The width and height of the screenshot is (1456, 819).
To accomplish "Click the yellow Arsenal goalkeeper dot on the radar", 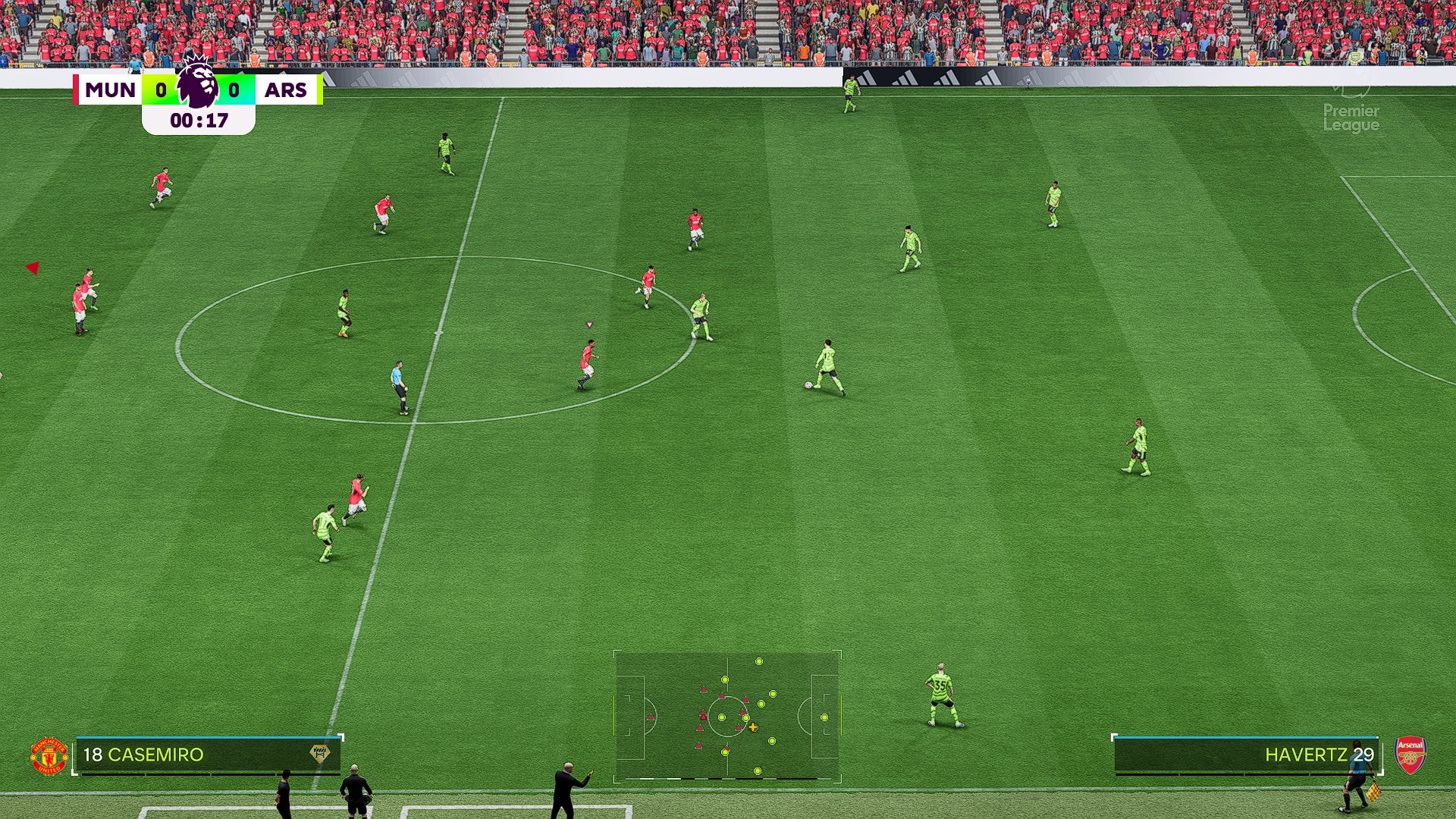I will 823,717.
